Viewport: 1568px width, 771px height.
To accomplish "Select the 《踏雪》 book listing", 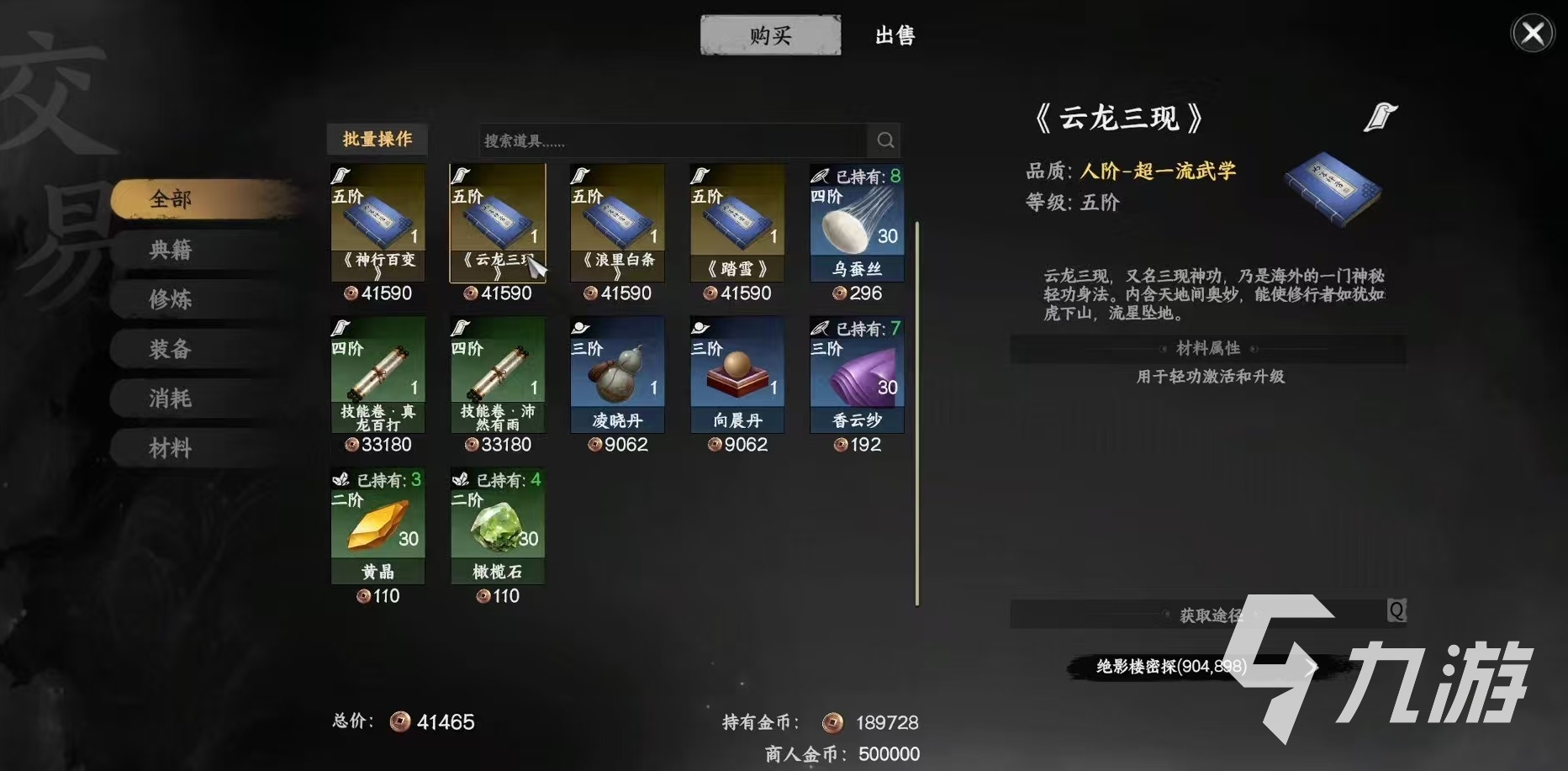I will point(736,219).
